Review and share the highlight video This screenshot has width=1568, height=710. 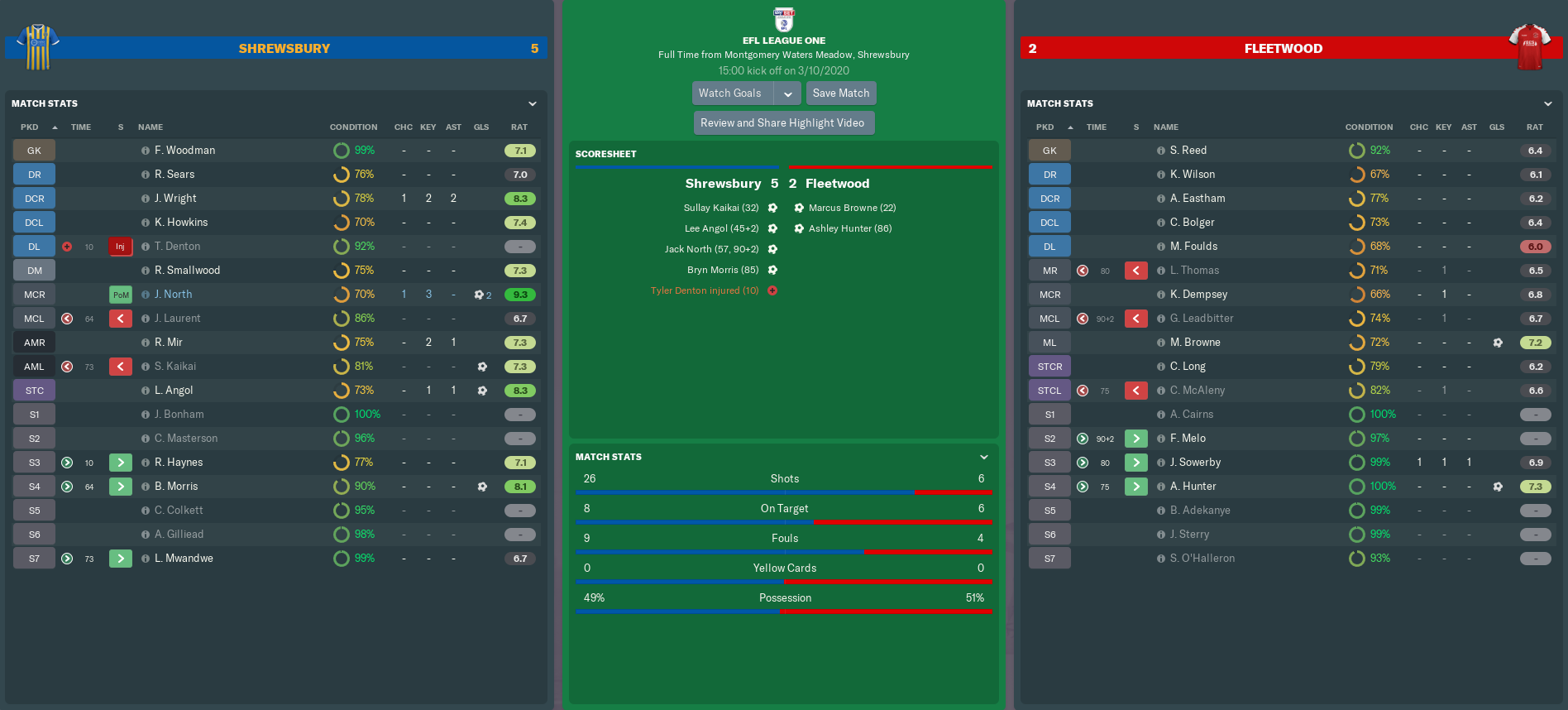pyautogui.click(x=782, y=123)
